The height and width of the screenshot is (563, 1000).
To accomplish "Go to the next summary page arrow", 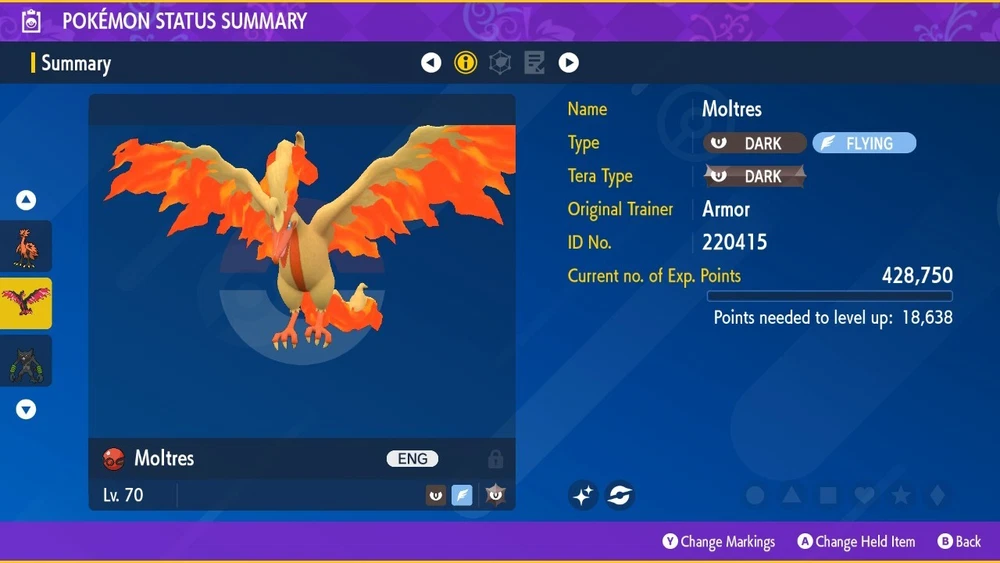I will coord(568,63).
